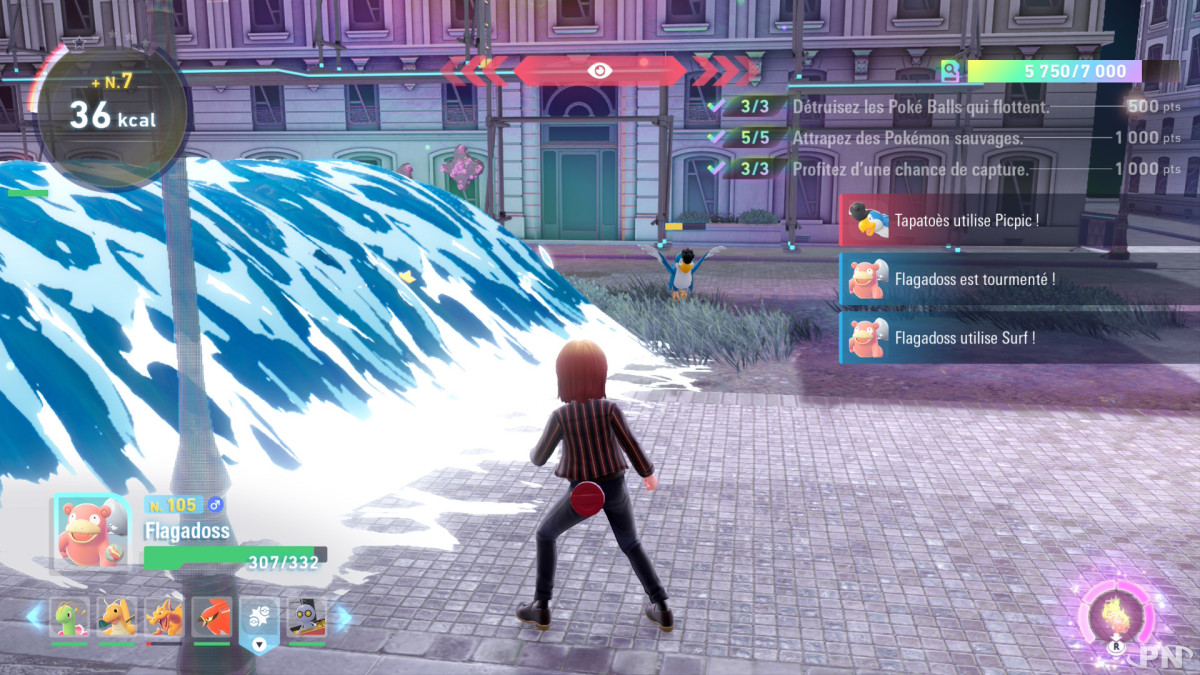Click the Tapatoès Picpic battle log entry
The height and width of the screenshot is (675, 1200).
(965, 220)
